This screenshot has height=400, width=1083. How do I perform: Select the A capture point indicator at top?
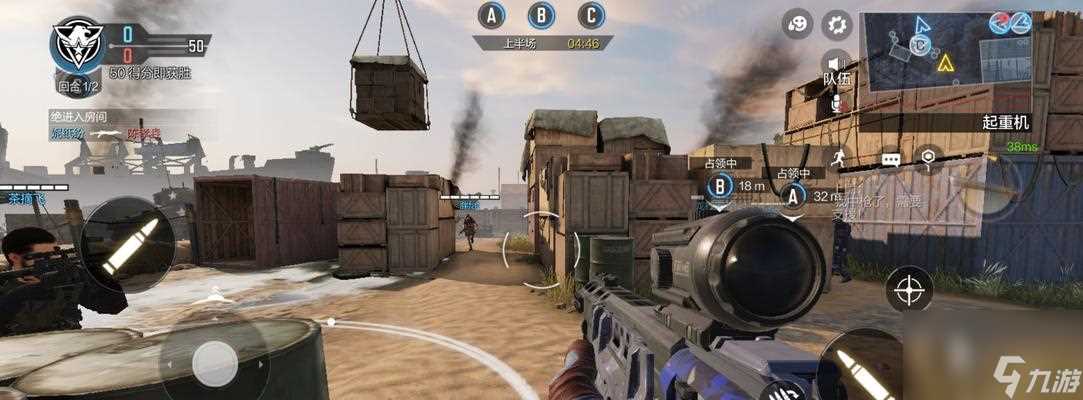[490, 15]
